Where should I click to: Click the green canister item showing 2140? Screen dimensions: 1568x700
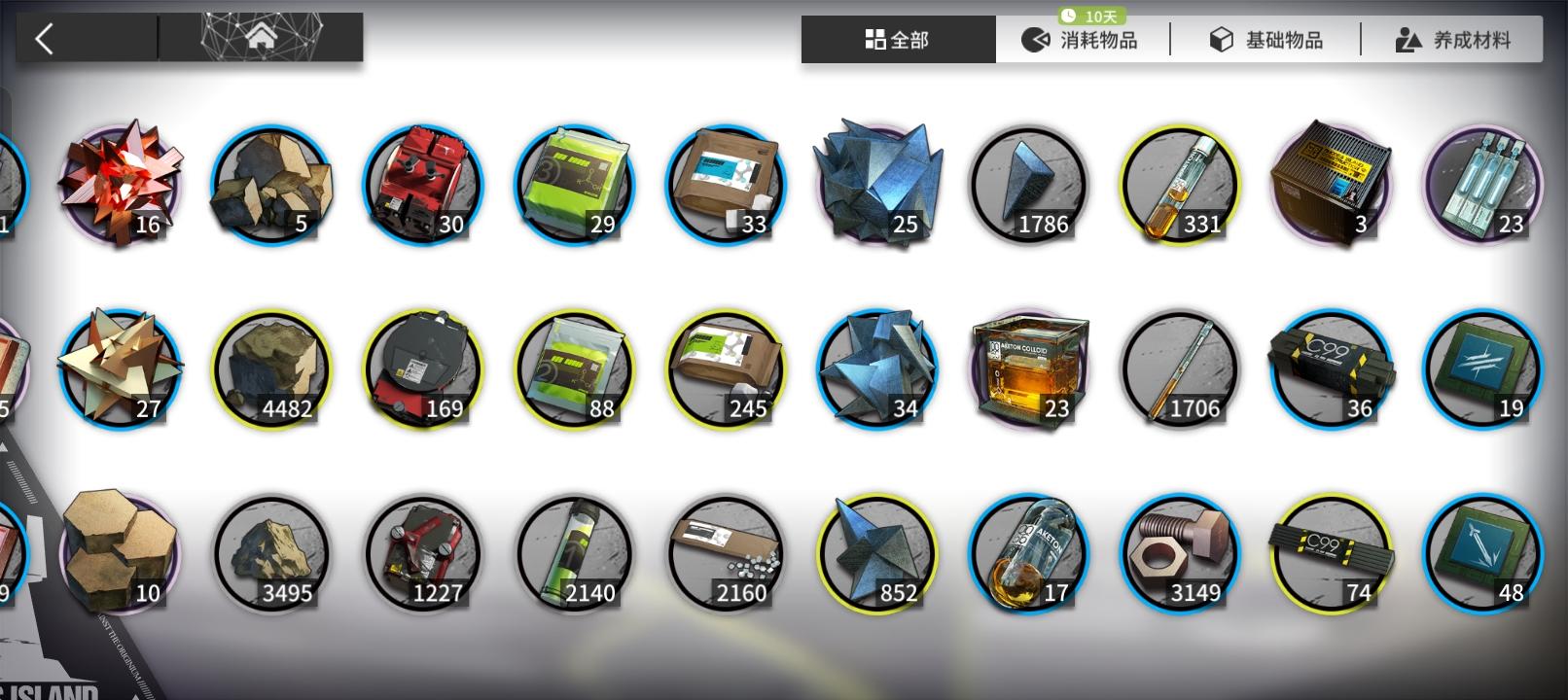point(574,552)
